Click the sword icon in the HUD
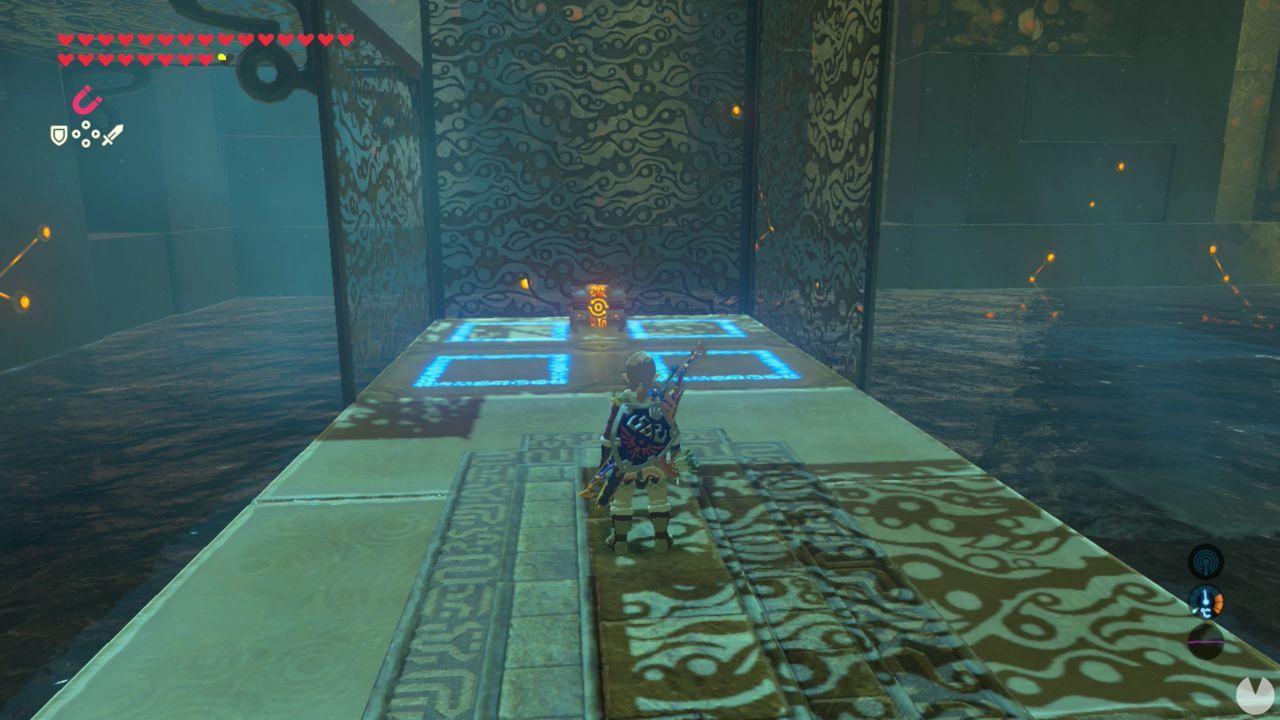 (113, 135)
